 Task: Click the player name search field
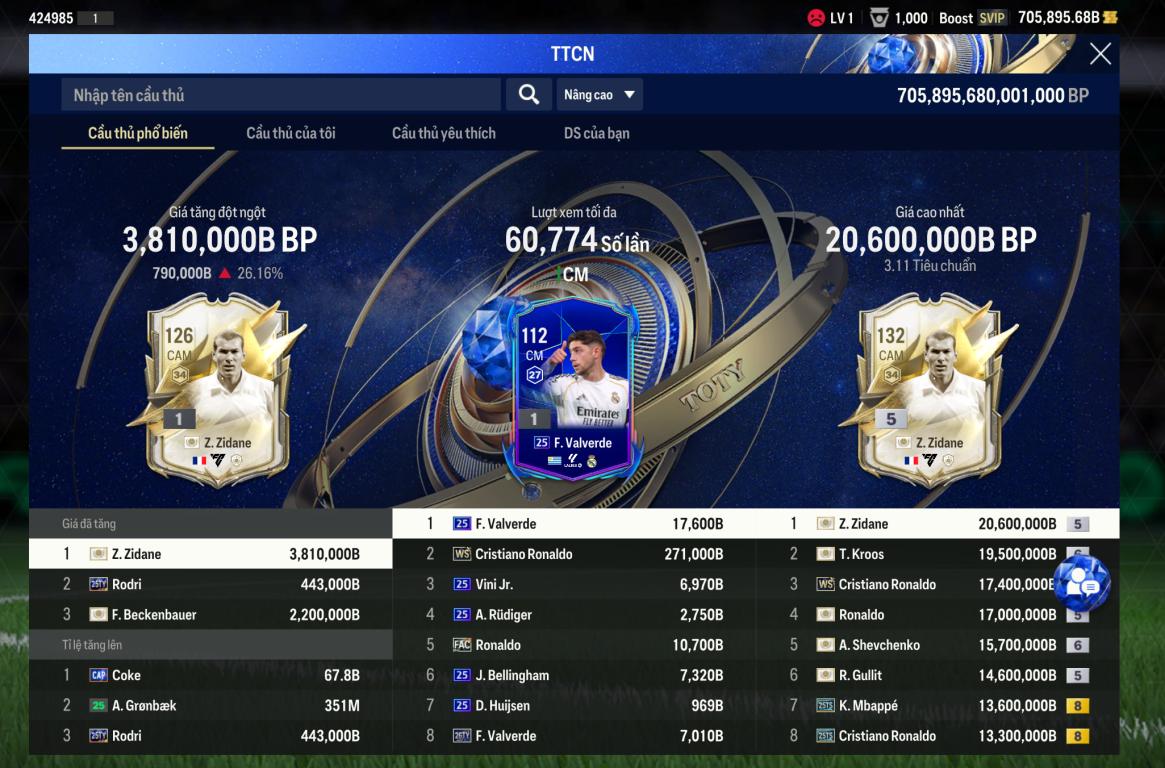[x=281, y=95]
